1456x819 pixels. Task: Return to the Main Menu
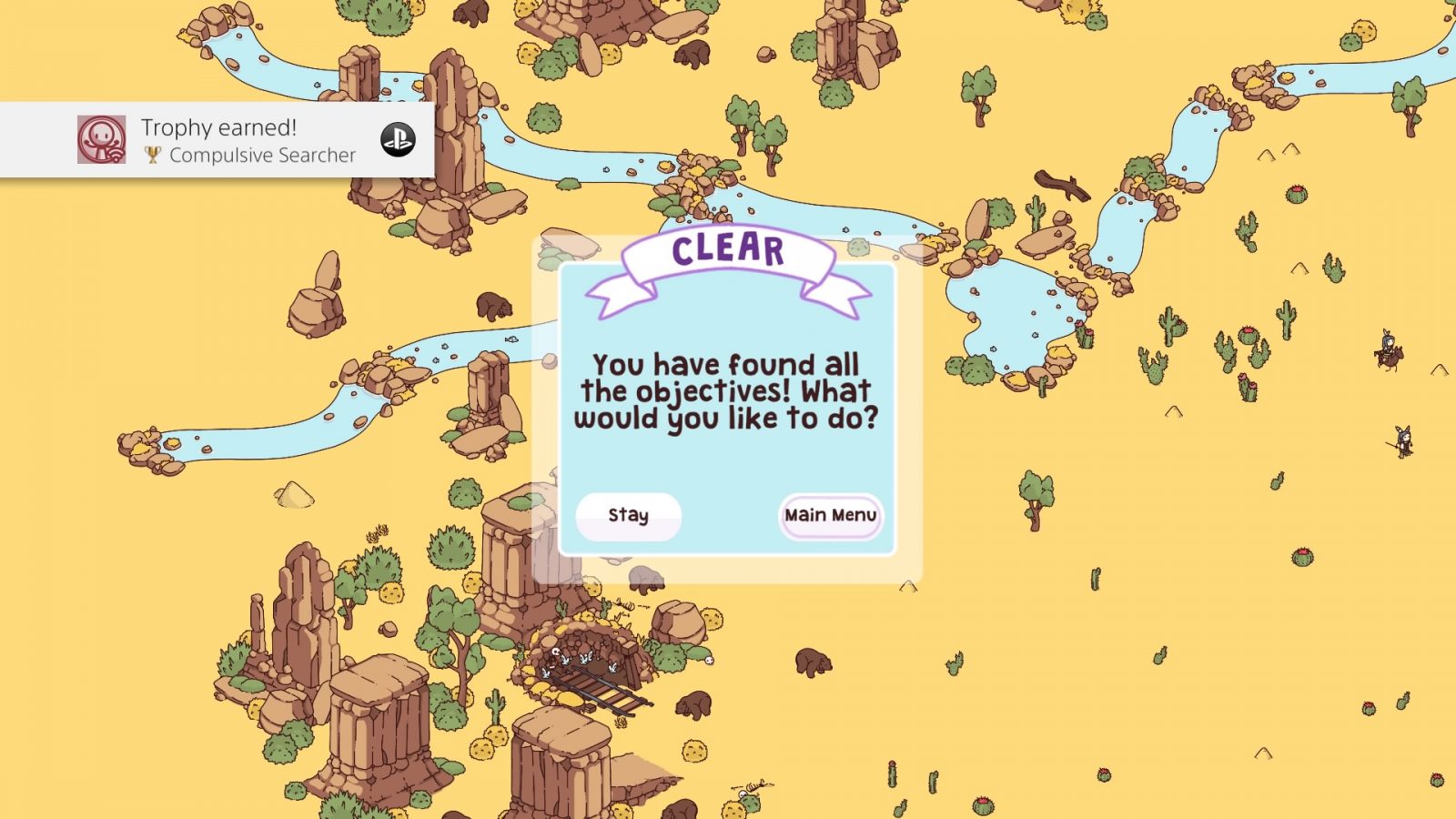click(830, 516)
